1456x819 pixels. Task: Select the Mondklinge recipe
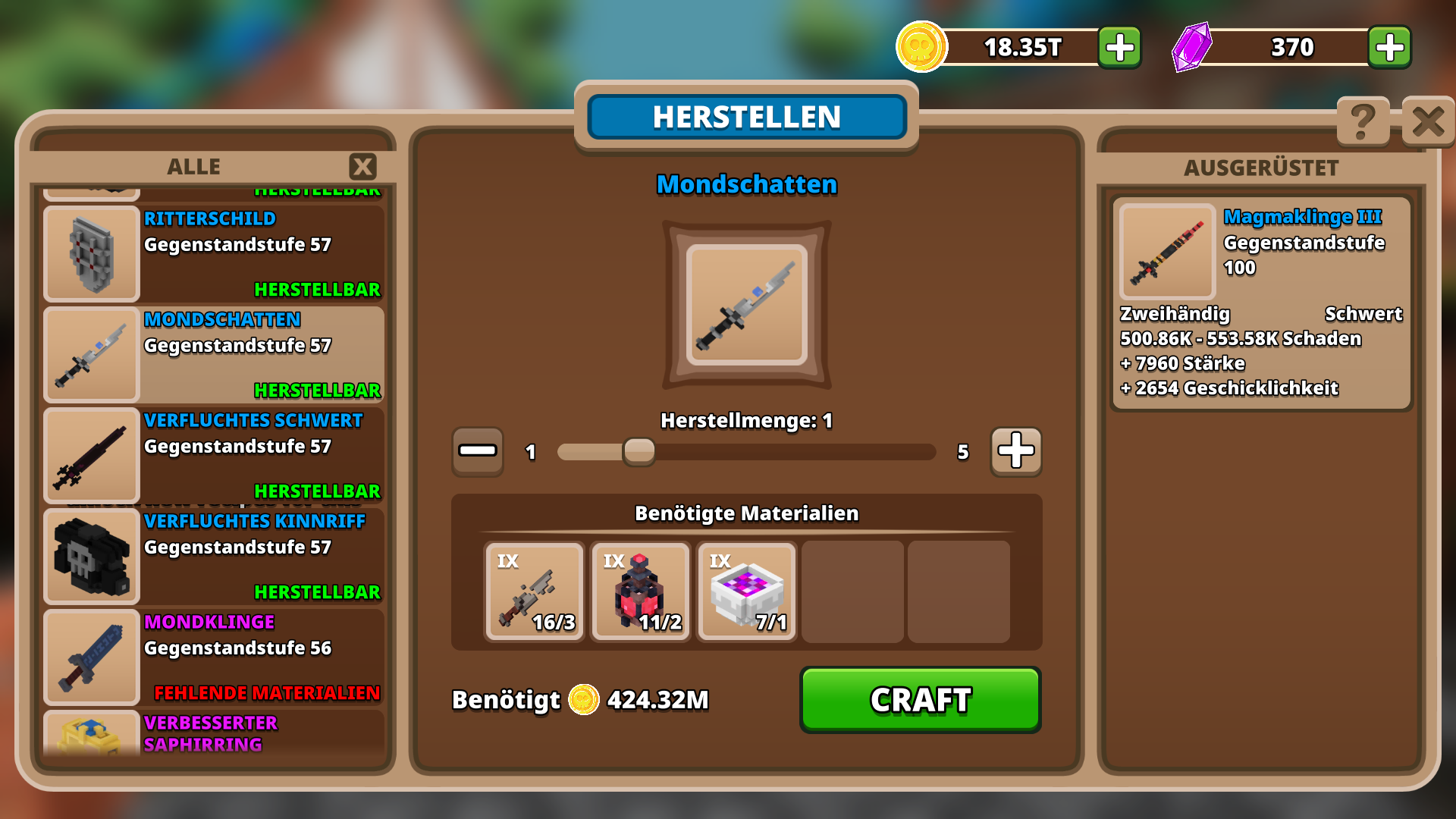pos(214,657)
